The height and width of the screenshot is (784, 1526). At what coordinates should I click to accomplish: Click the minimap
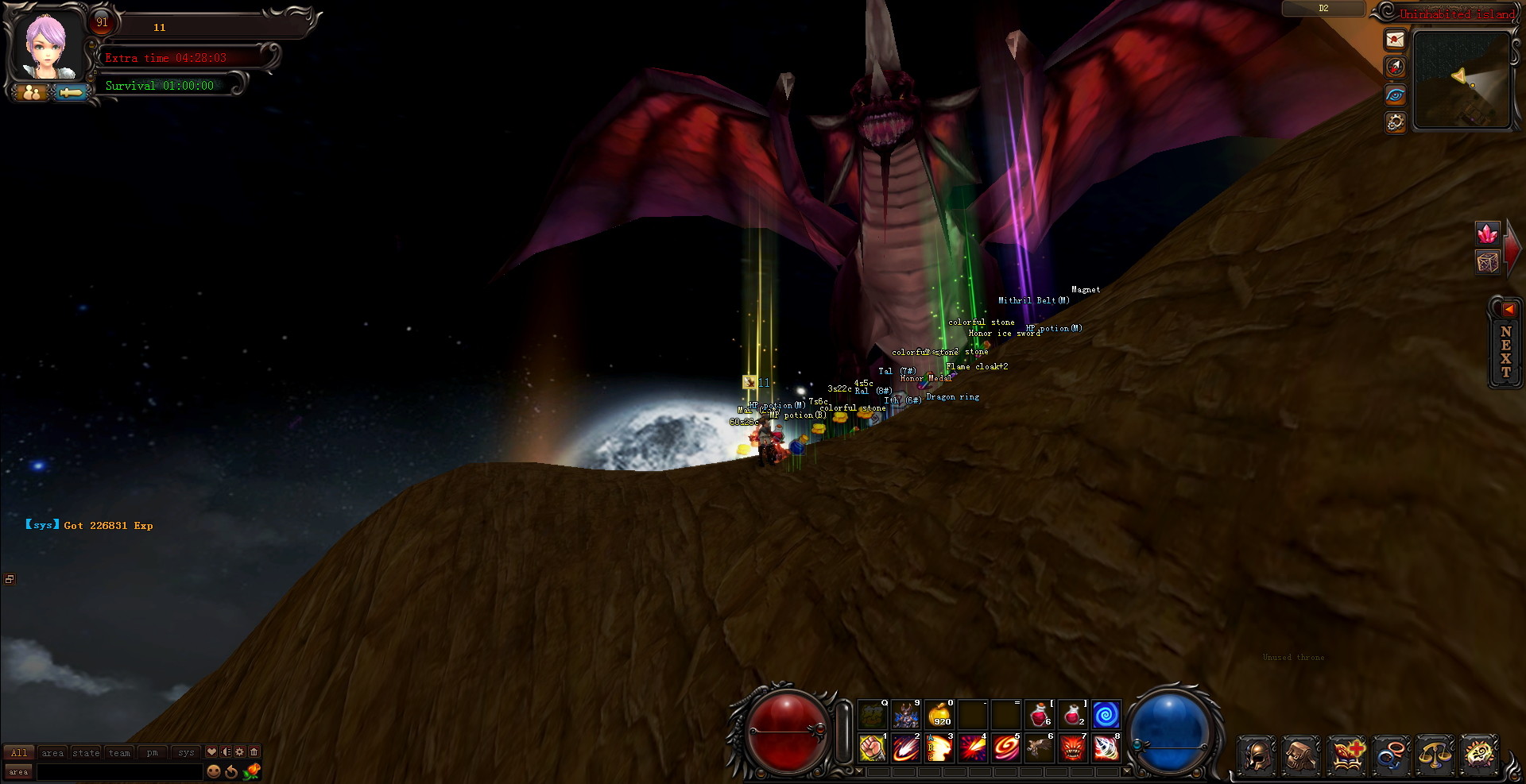[1462, 79]
